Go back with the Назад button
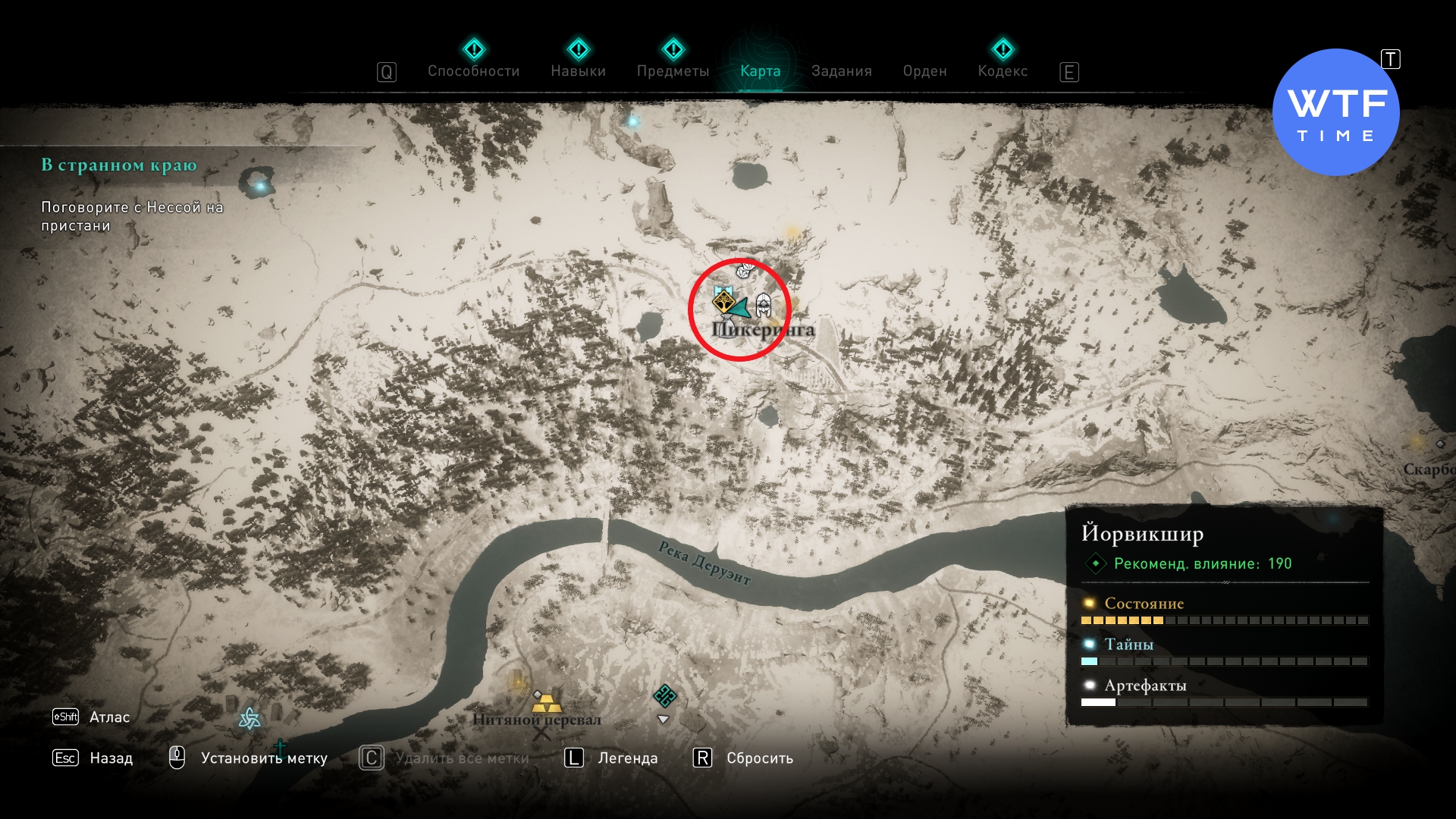The width and height of the screenshot is (1456, 819). (111, 758)
